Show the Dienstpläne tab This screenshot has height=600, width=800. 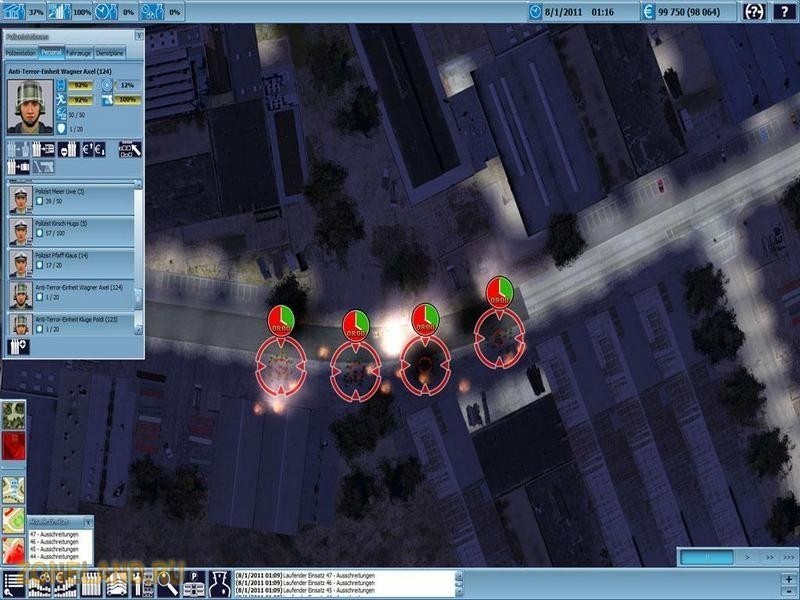click(111, 52)
